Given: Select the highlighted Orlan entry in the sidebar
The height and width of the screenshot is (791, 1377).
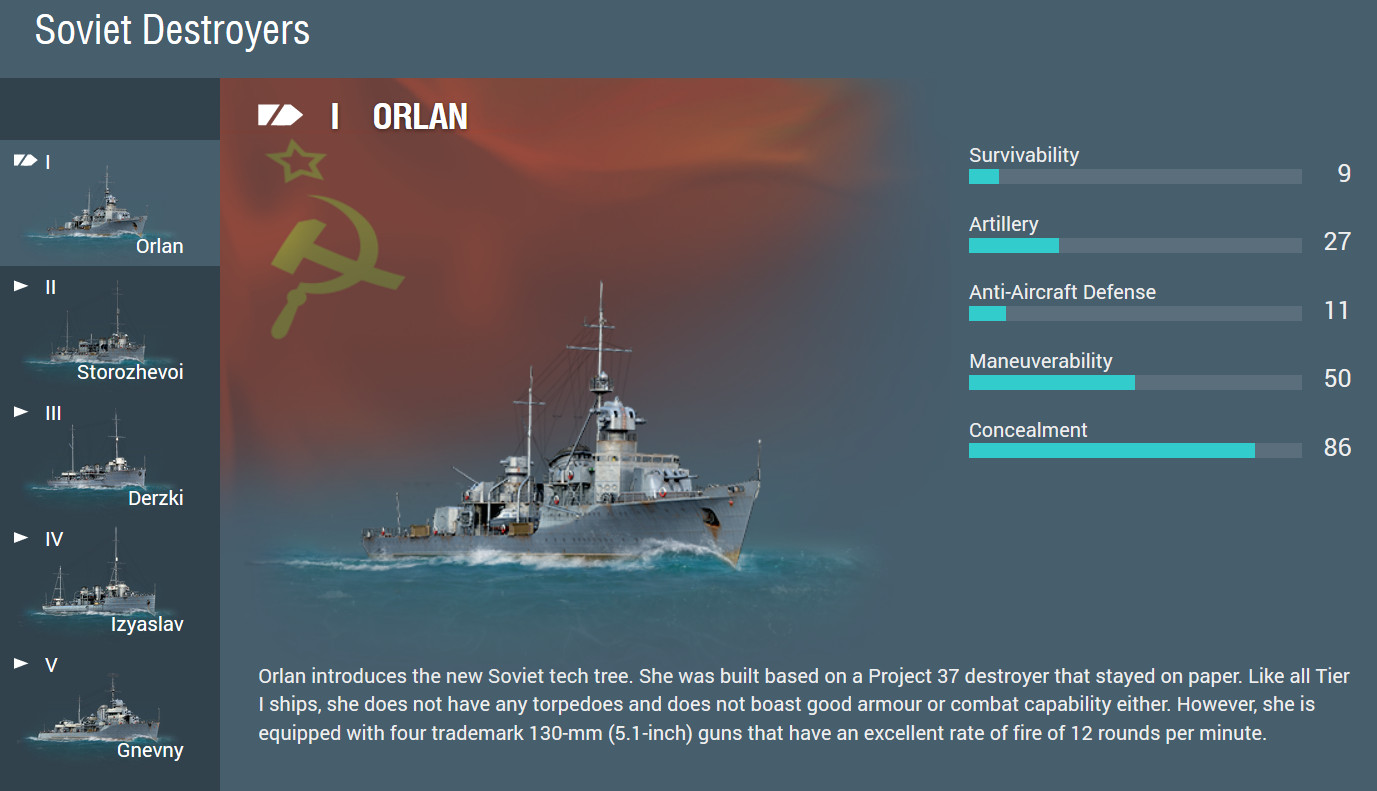Looking at the screenshot, I should (x=110, y=200).
